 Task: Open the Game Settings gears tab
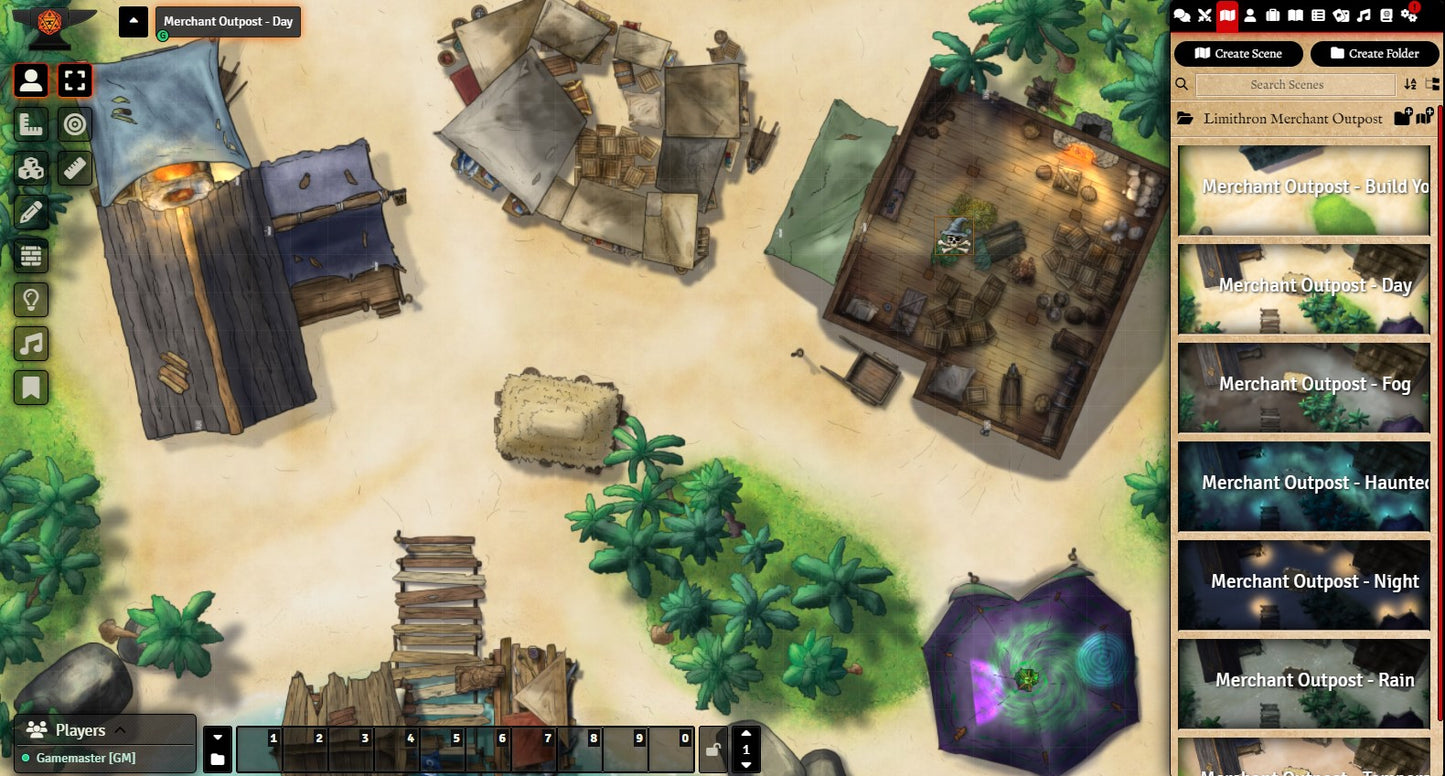click(1410, 16)
